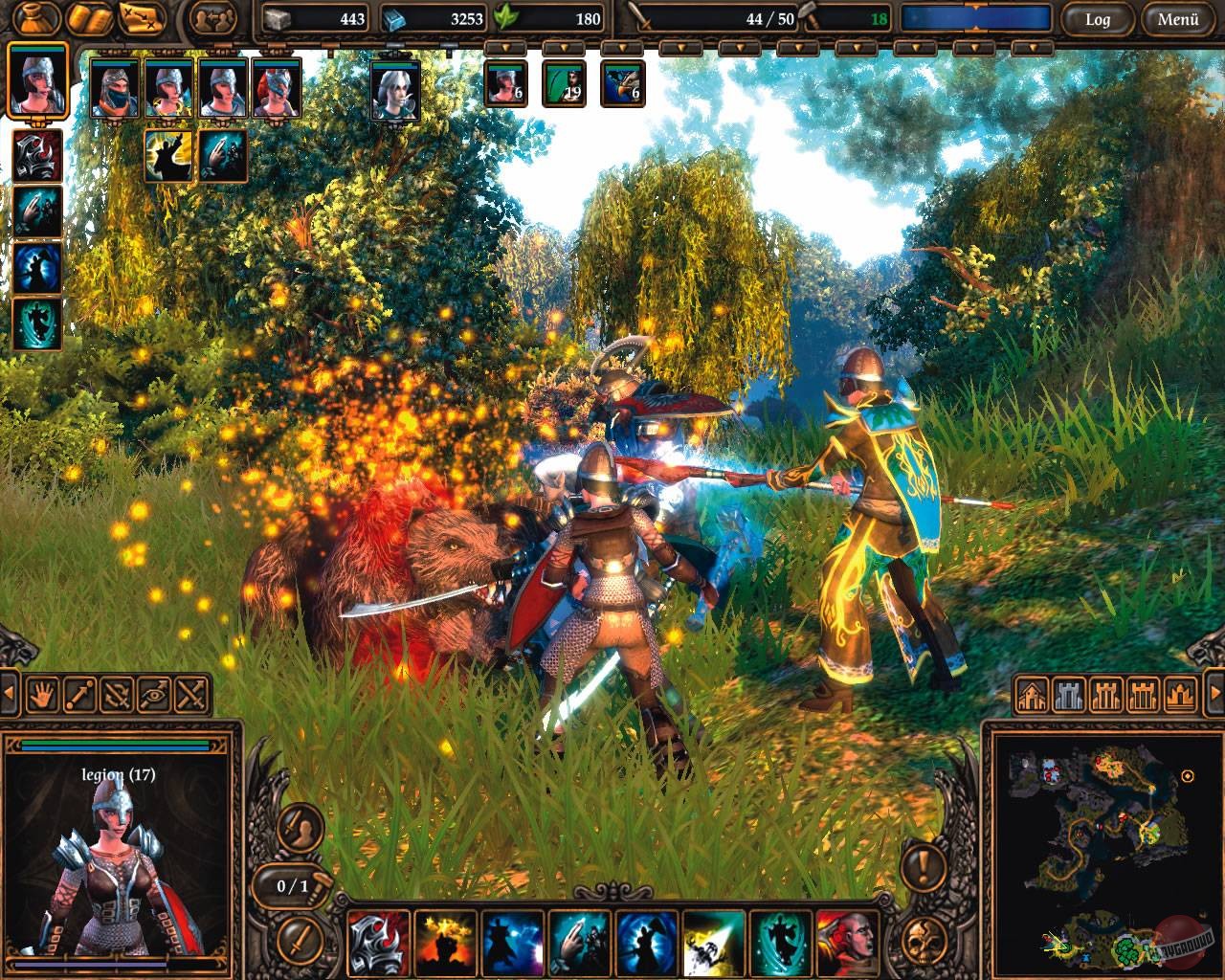Click the house building icon above the minimap

(1031, 693)
